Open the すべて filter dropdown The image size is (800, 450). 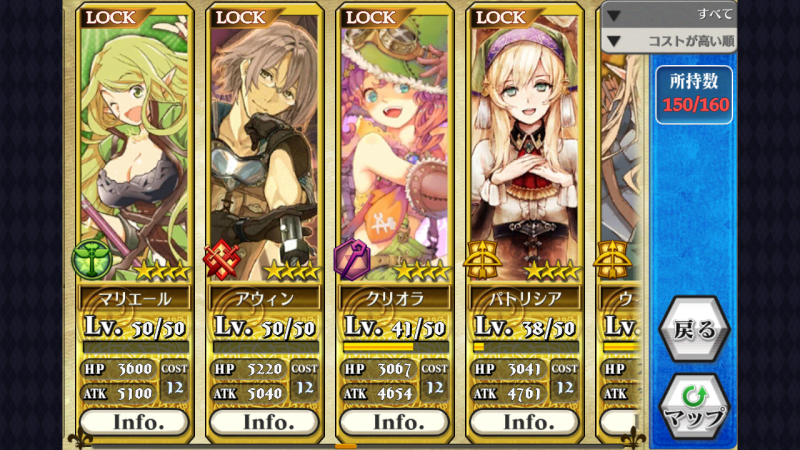[670, 14]
